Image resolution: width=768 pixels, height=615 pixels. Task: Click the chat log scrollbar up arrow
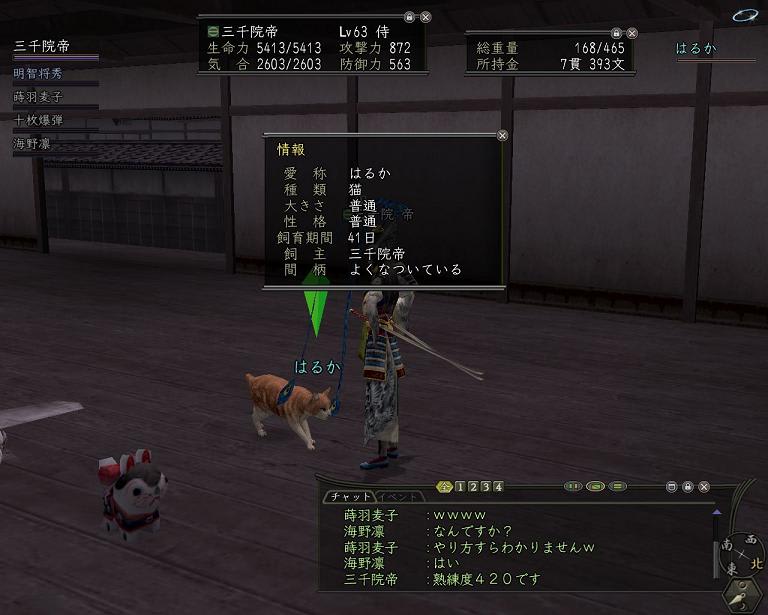point(716,512)
